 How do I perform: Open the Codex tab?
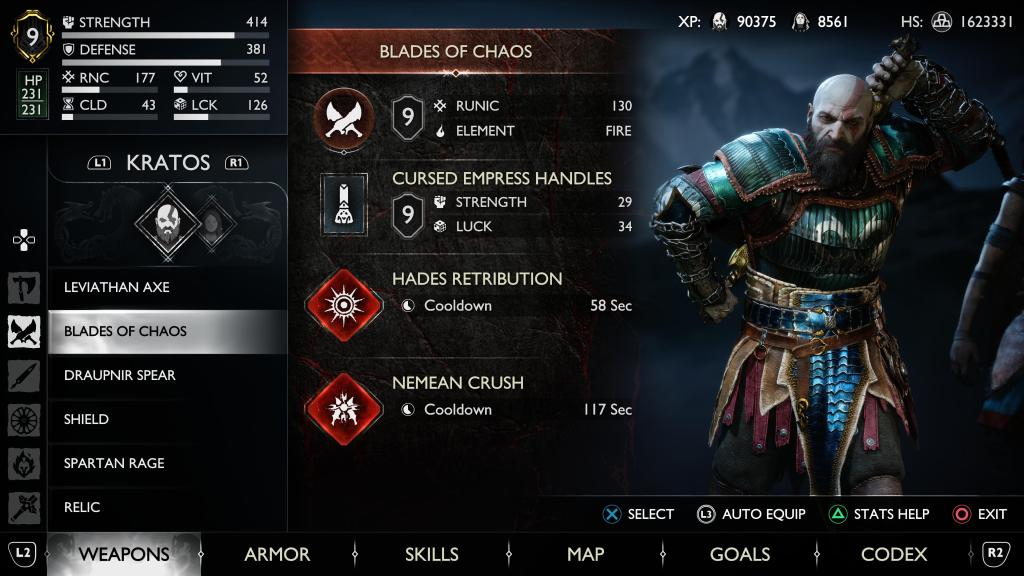click(x=894, y=554)
